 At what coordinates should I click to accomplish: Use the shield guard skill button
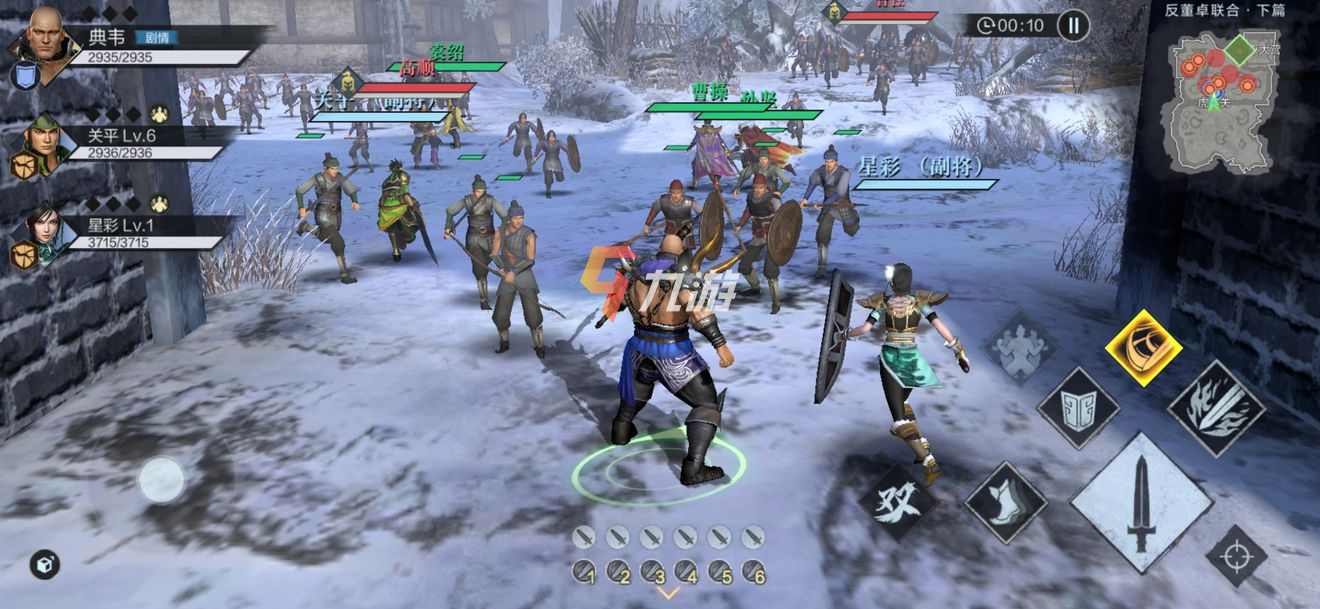(1078, 408)
